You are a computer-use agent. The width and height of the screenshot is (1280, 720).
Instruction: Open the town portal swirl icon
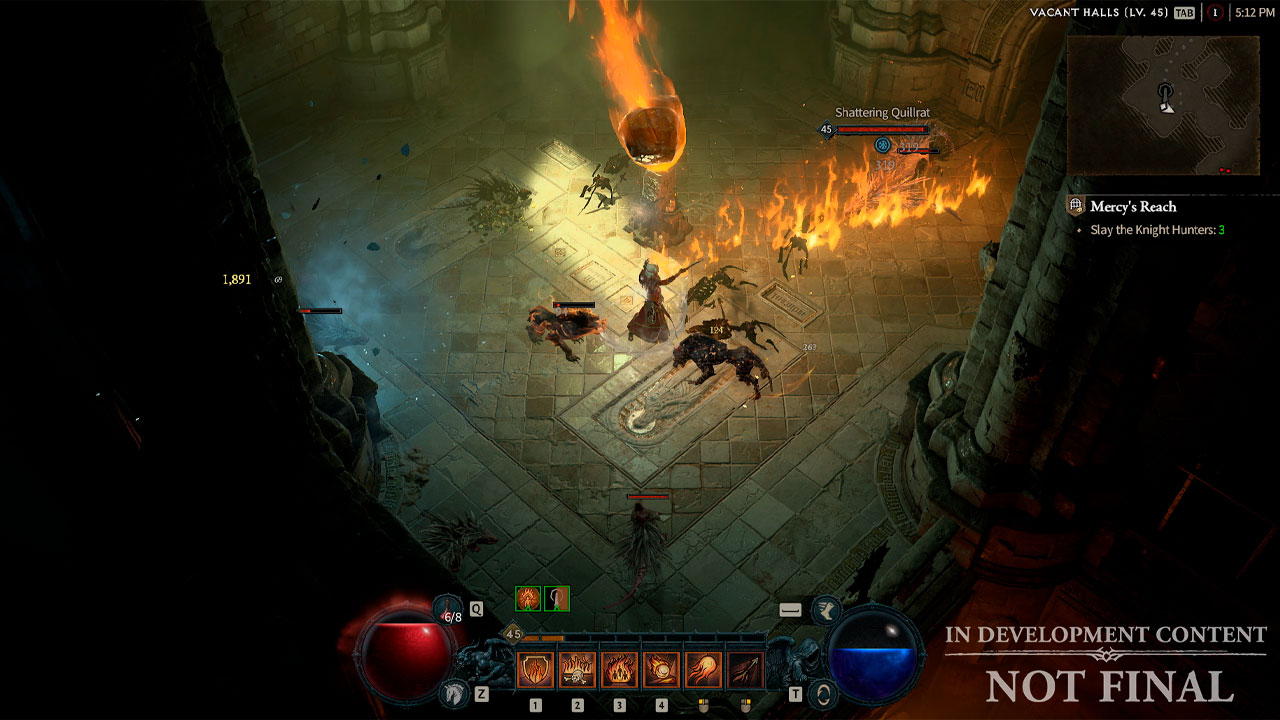pos(823,692)
